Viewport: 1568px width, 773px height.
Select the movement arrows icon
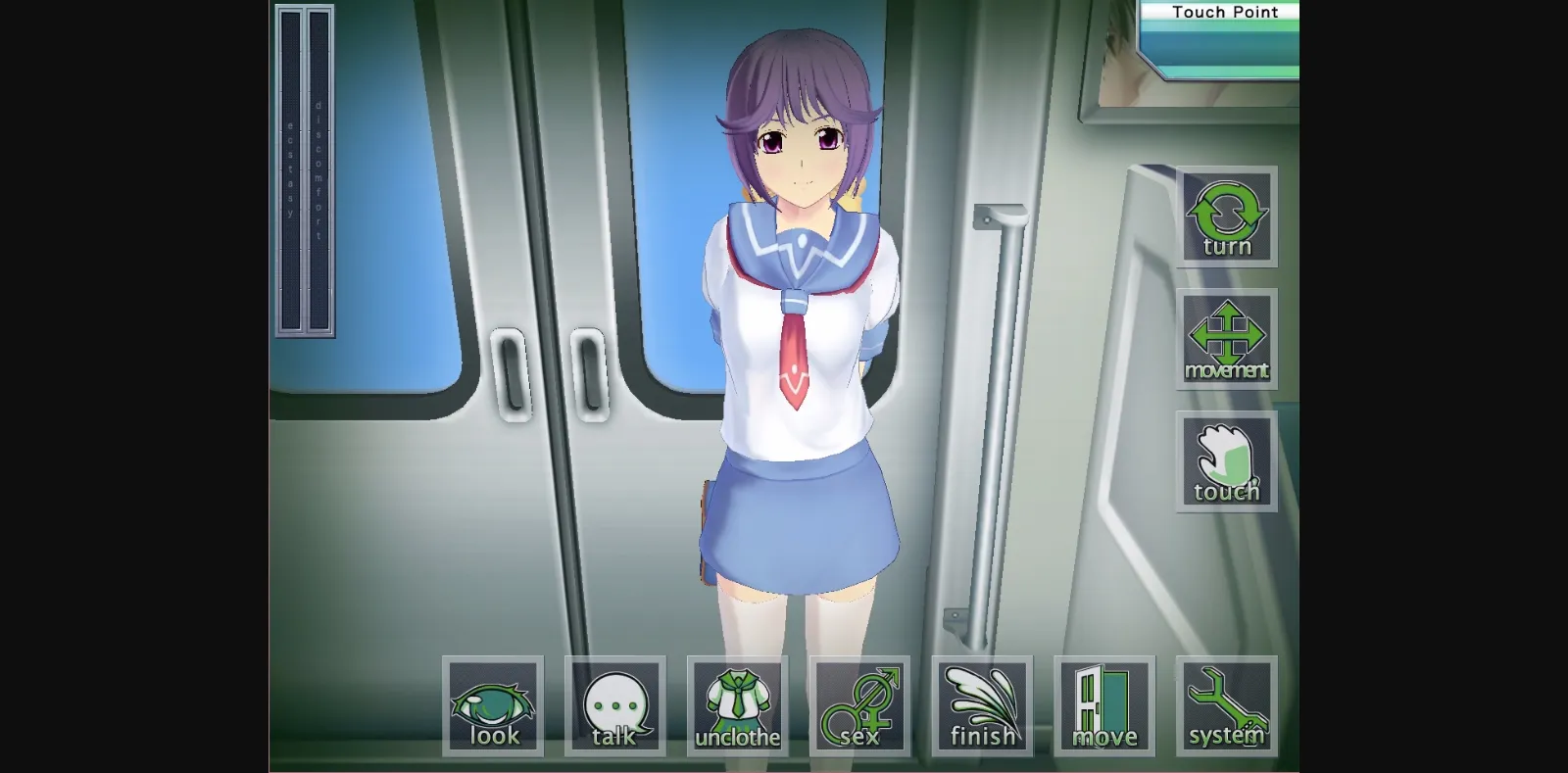click(x=1227, y=338)
